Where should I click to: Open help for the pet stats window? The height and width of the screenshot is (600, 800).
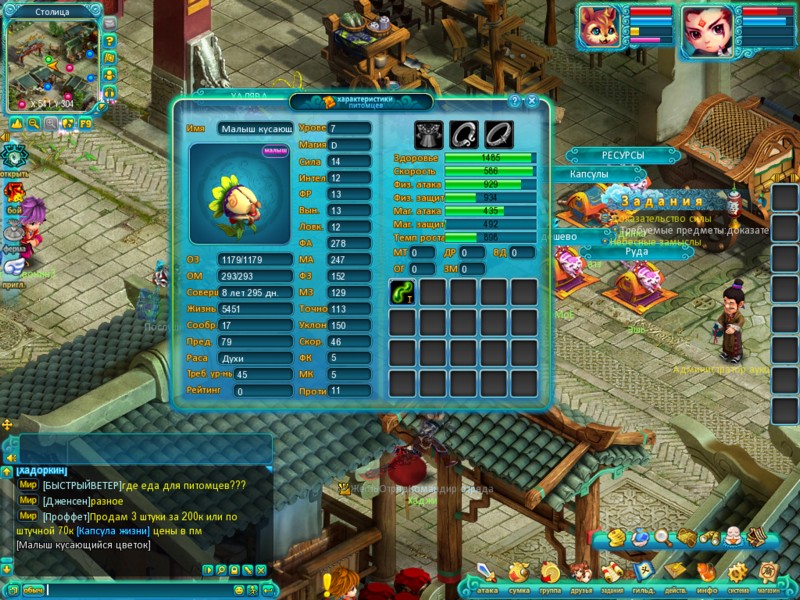[x=515, y=101]
